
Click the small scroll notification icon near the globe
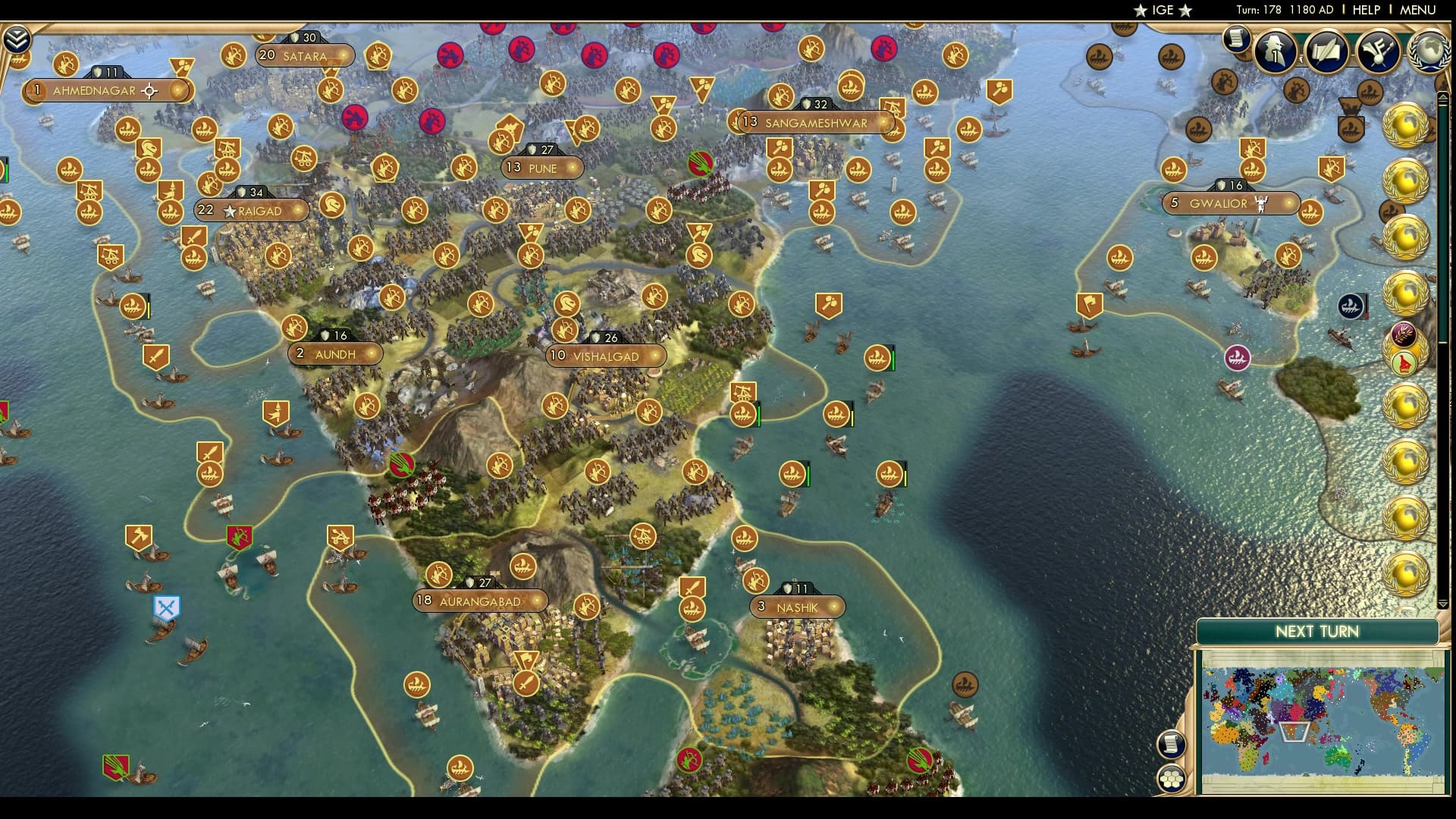1238,39
